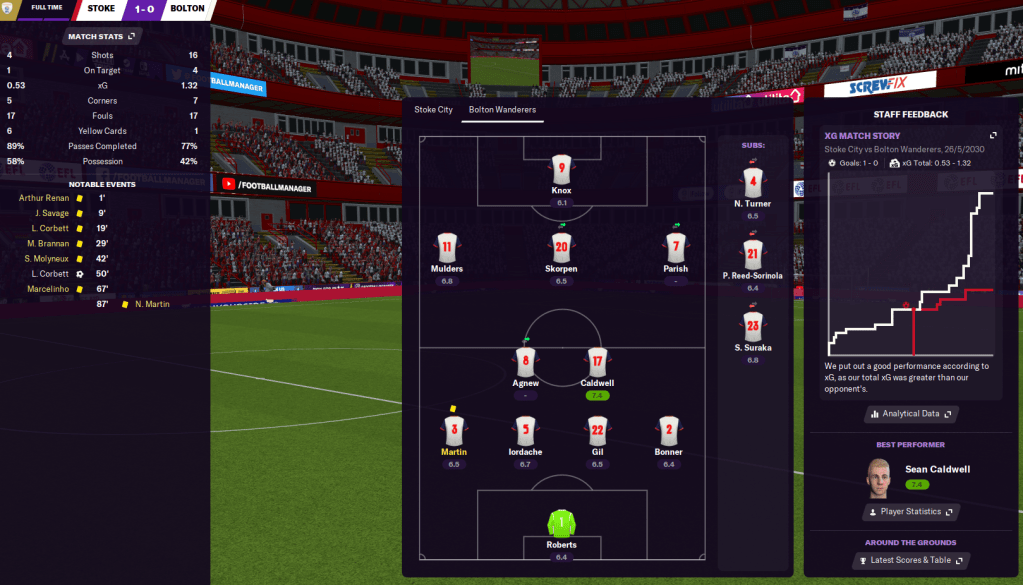Select the Bolton Wanderers lineup tab

point(502,109)
